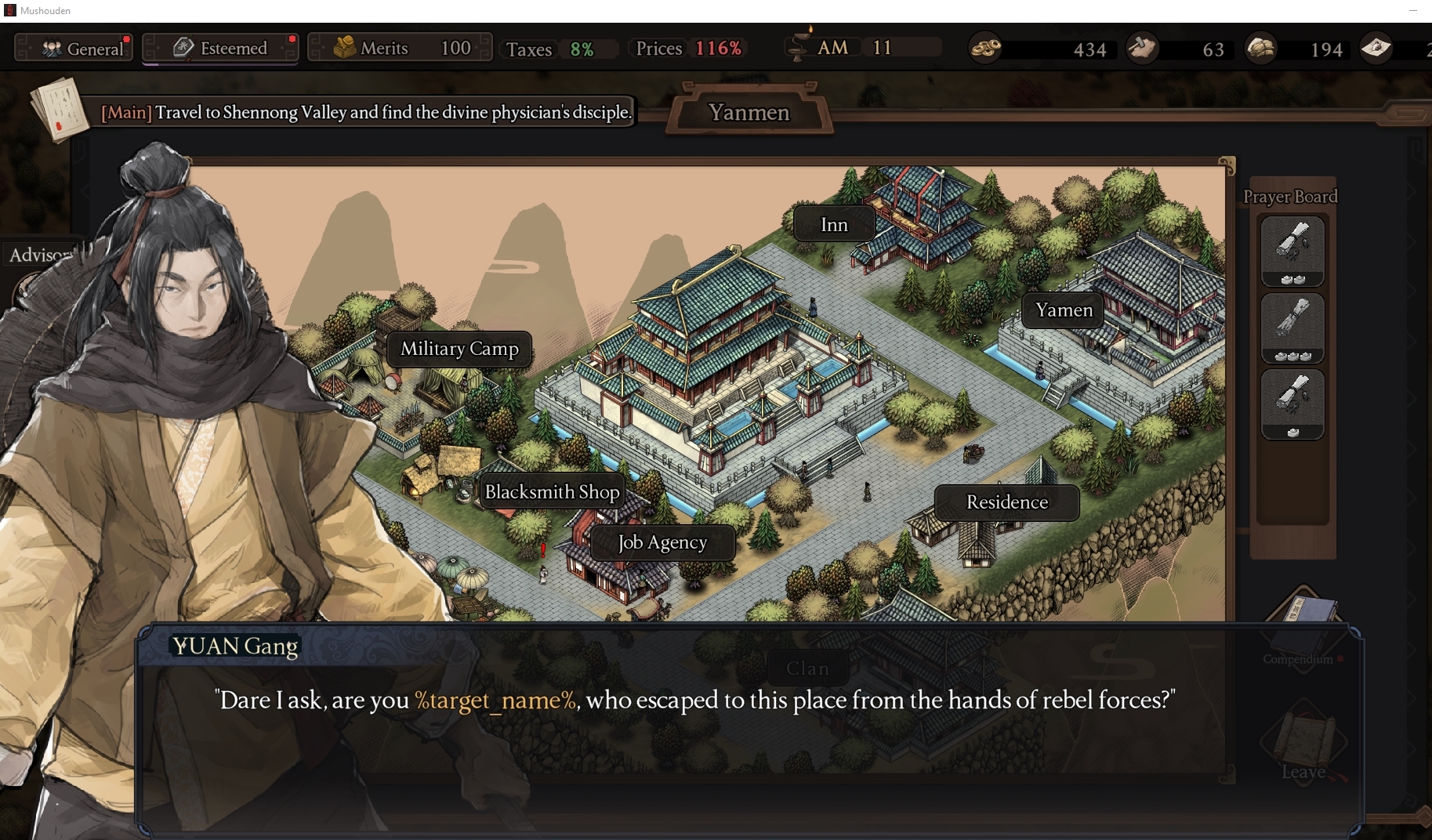This screenshot has height=840, width=1432.
Task: Click the scroll icon on the Esteemed tab
Action: [182, 47]
